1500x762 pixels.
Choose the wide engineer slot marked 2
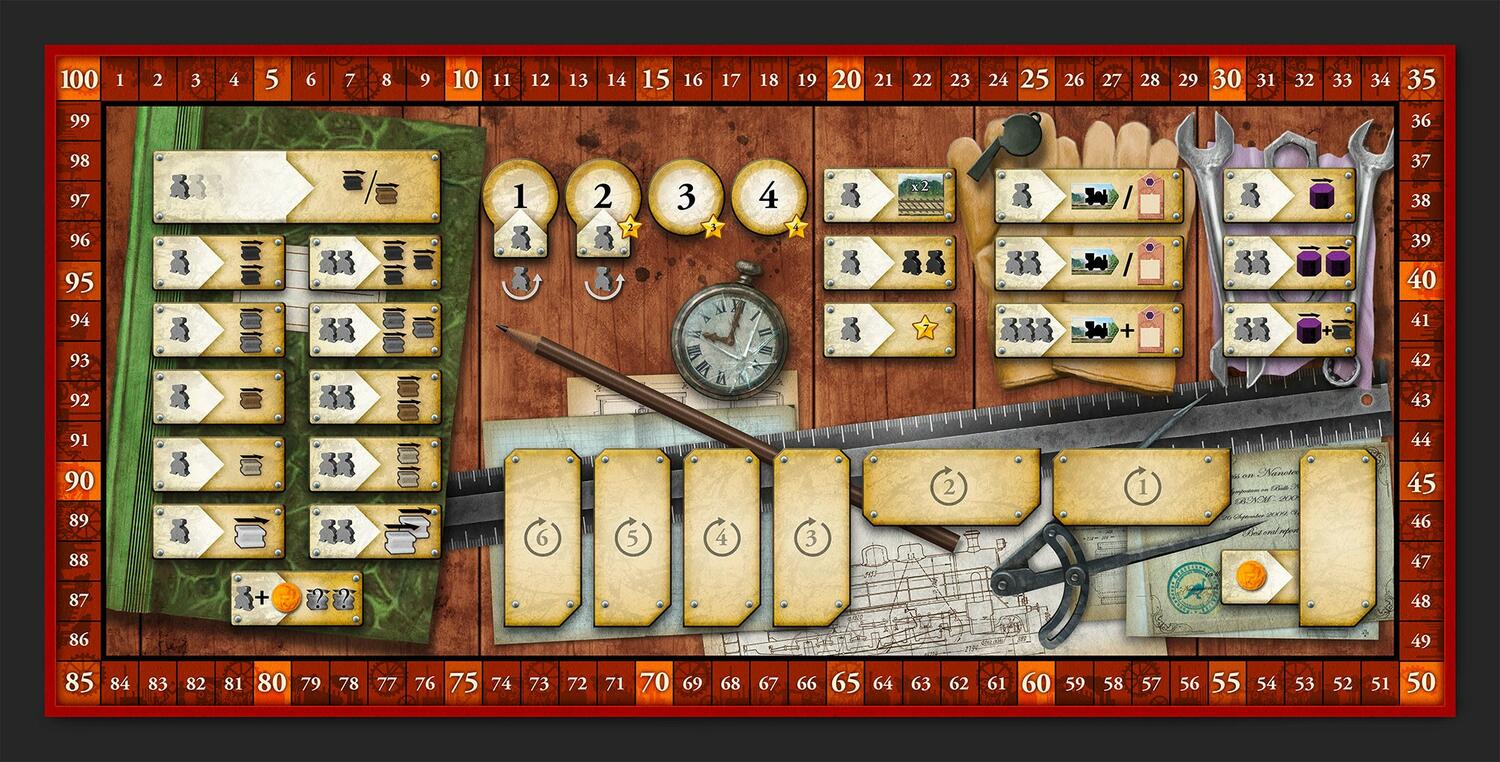tap(950, 487)
